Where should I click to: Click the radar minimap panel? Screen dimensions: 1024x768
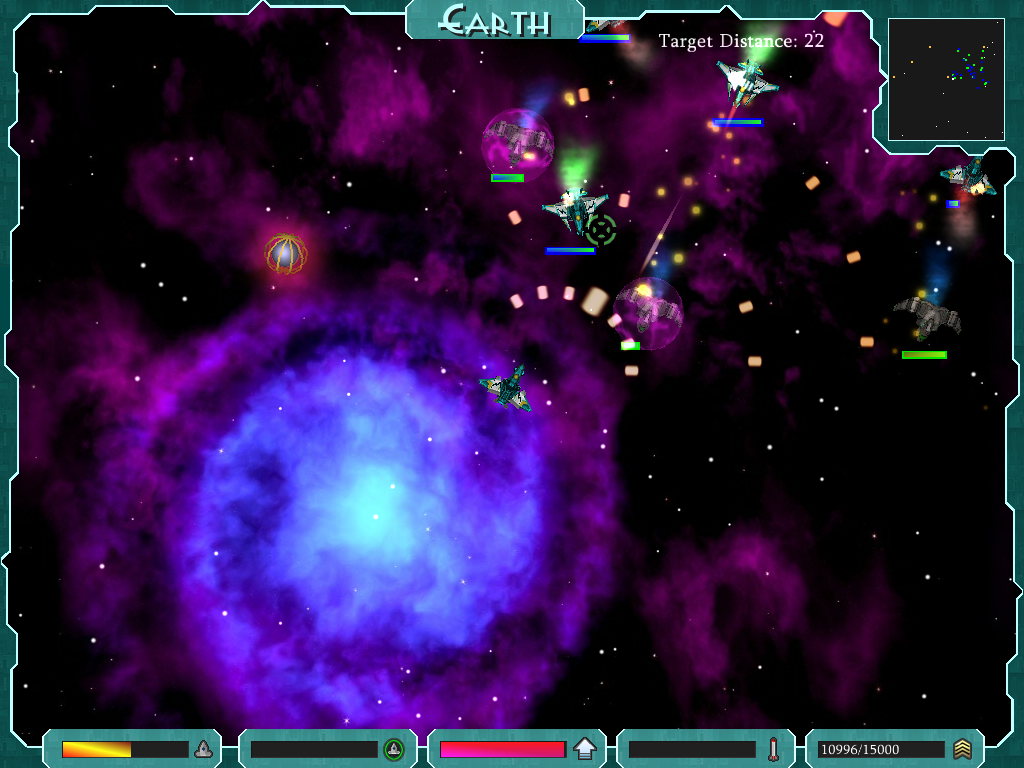tap(946, 79)
